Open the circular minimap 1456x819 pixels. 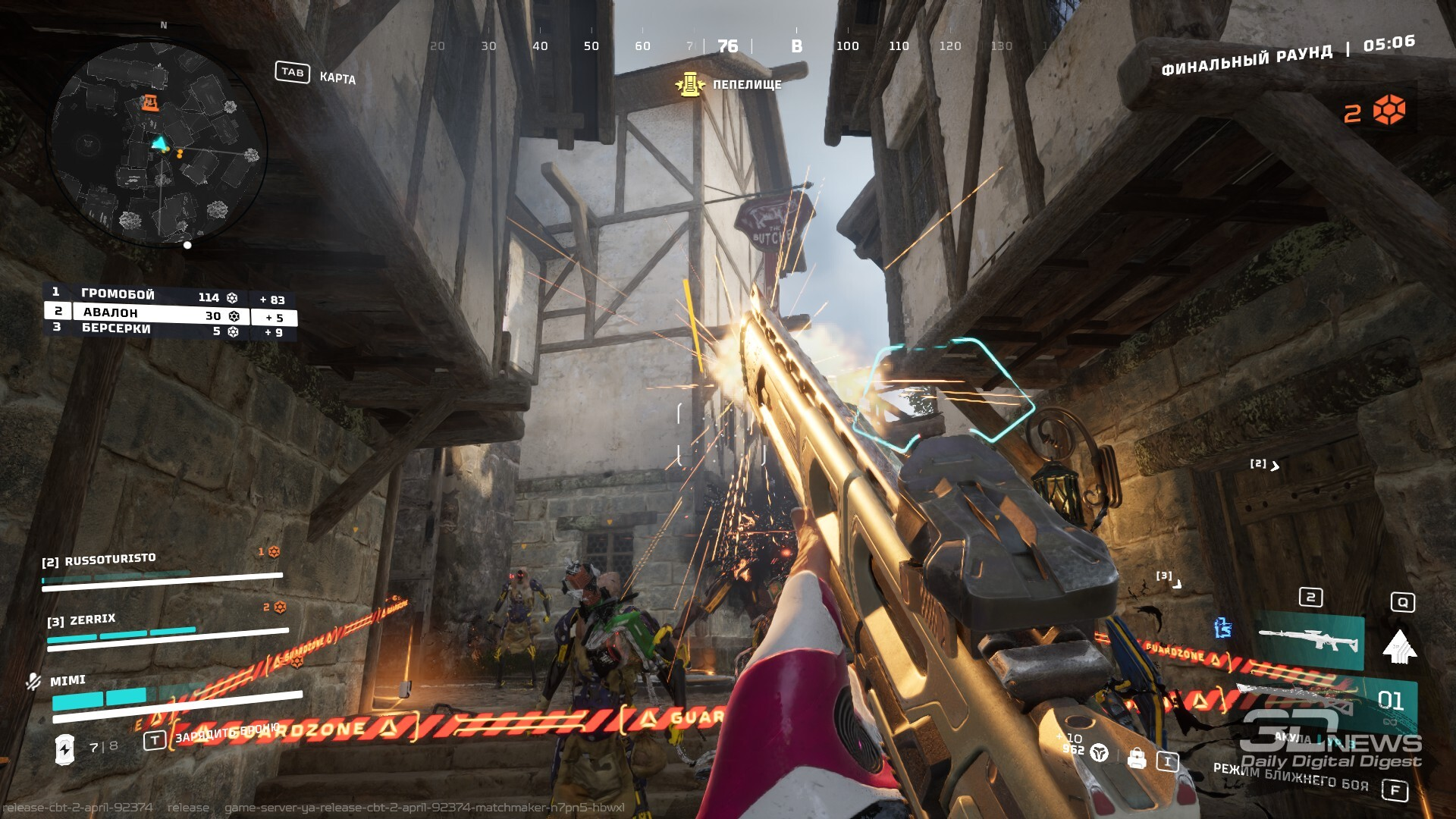(159, 144)
